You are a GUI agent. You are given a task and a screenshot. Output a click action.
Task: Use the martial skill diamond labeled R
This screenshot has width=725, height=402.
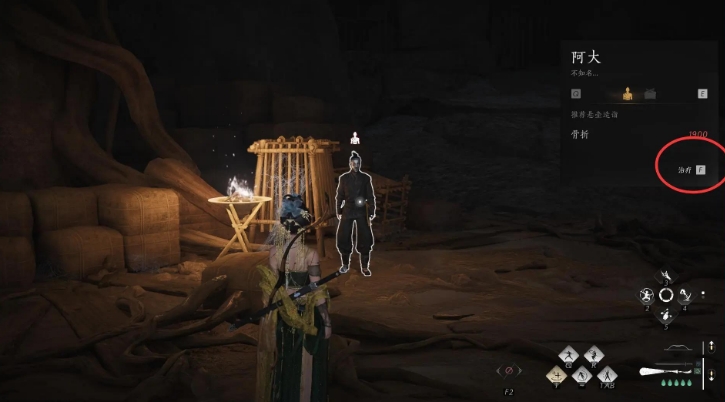592,355
